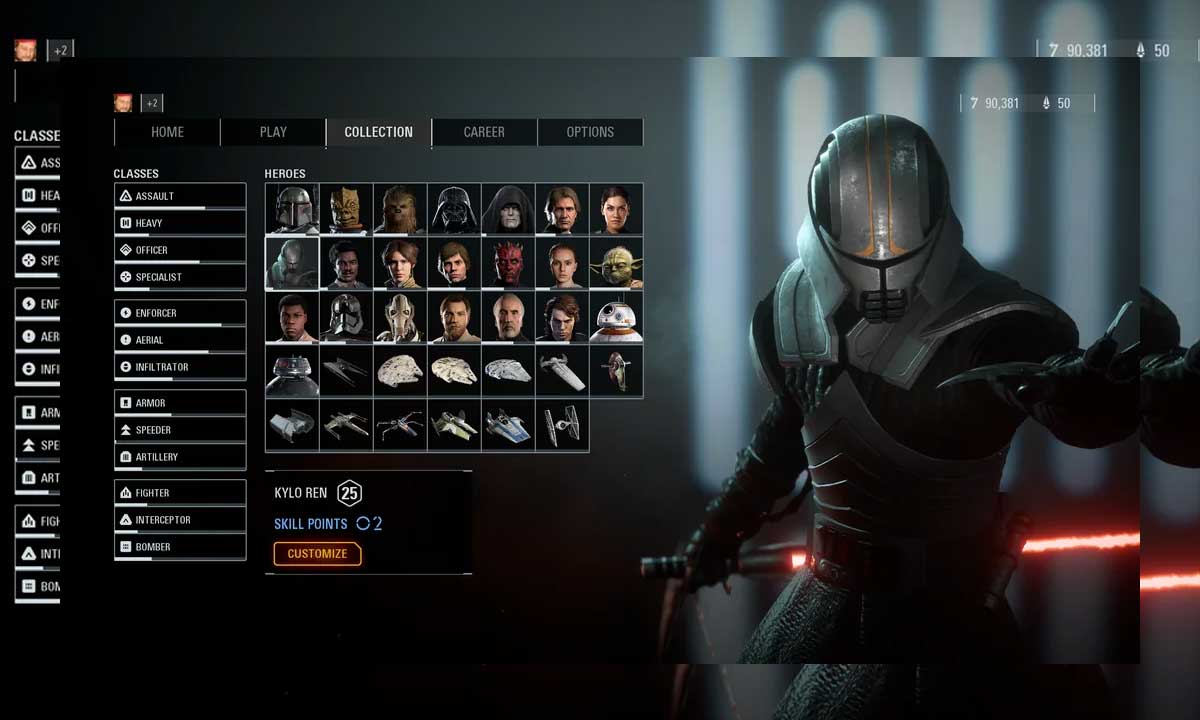
Task: Select Captain Phasma portrait
Action: (x=346, y=317)
